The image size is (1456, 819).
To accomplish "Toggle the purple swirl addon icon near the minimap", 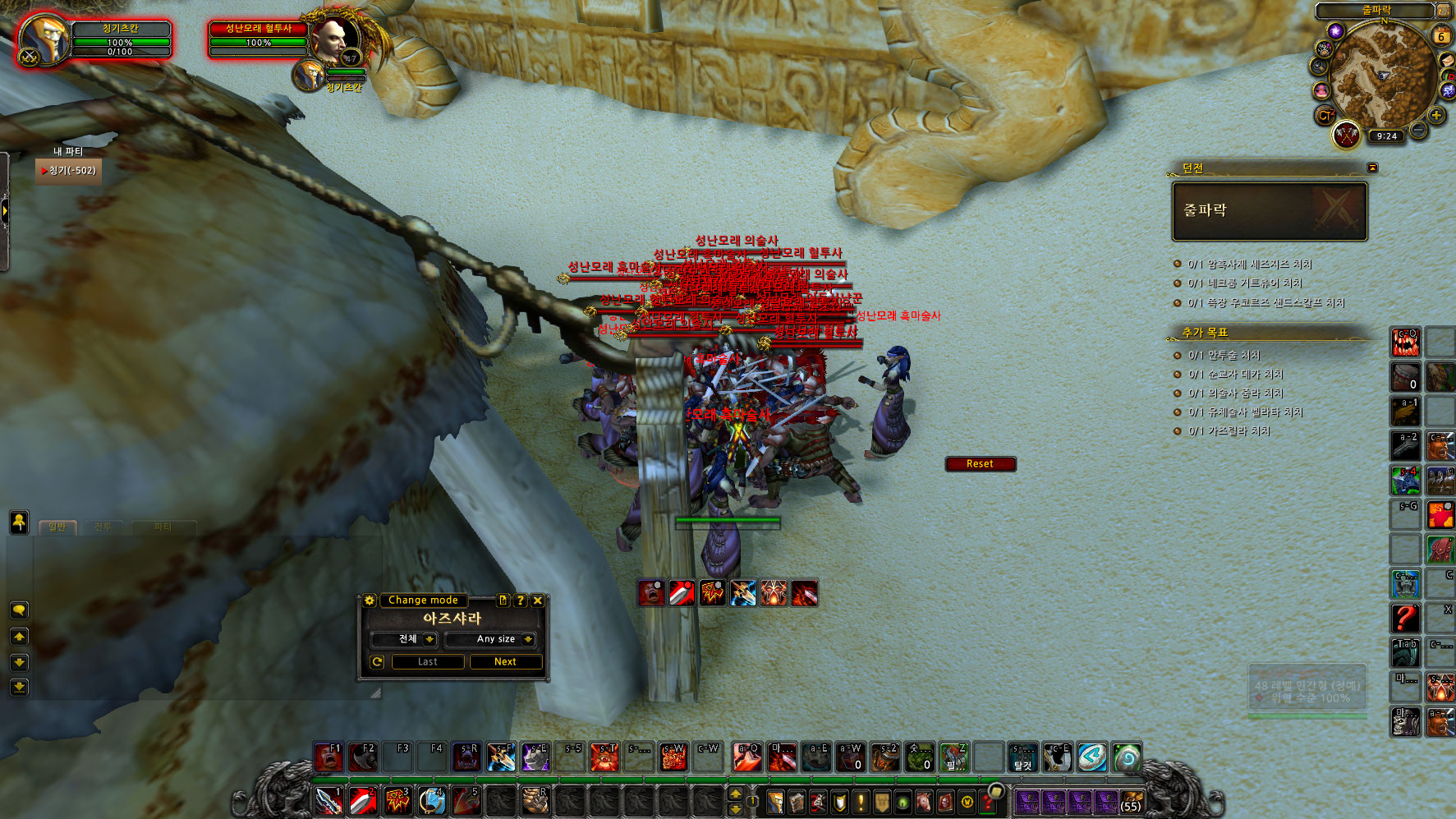I will (1336, 31).
